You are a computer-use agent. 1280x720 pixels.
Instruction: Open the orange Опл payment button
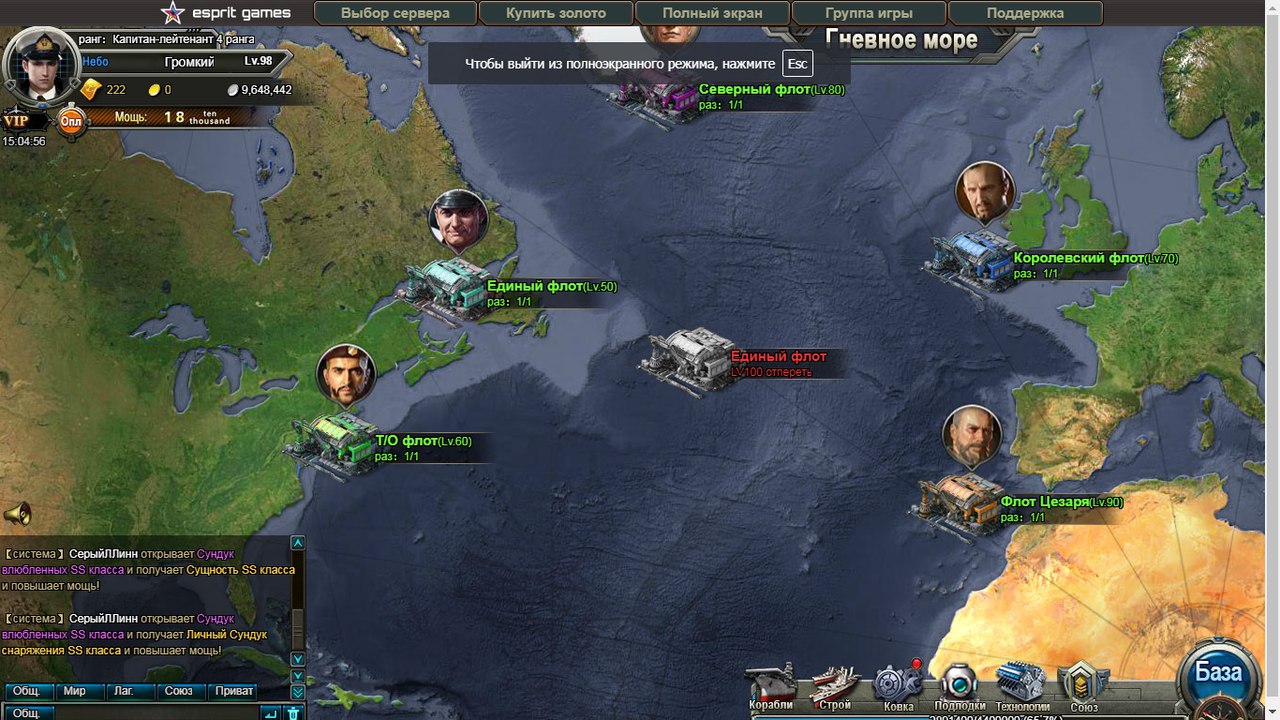point(71,121)
